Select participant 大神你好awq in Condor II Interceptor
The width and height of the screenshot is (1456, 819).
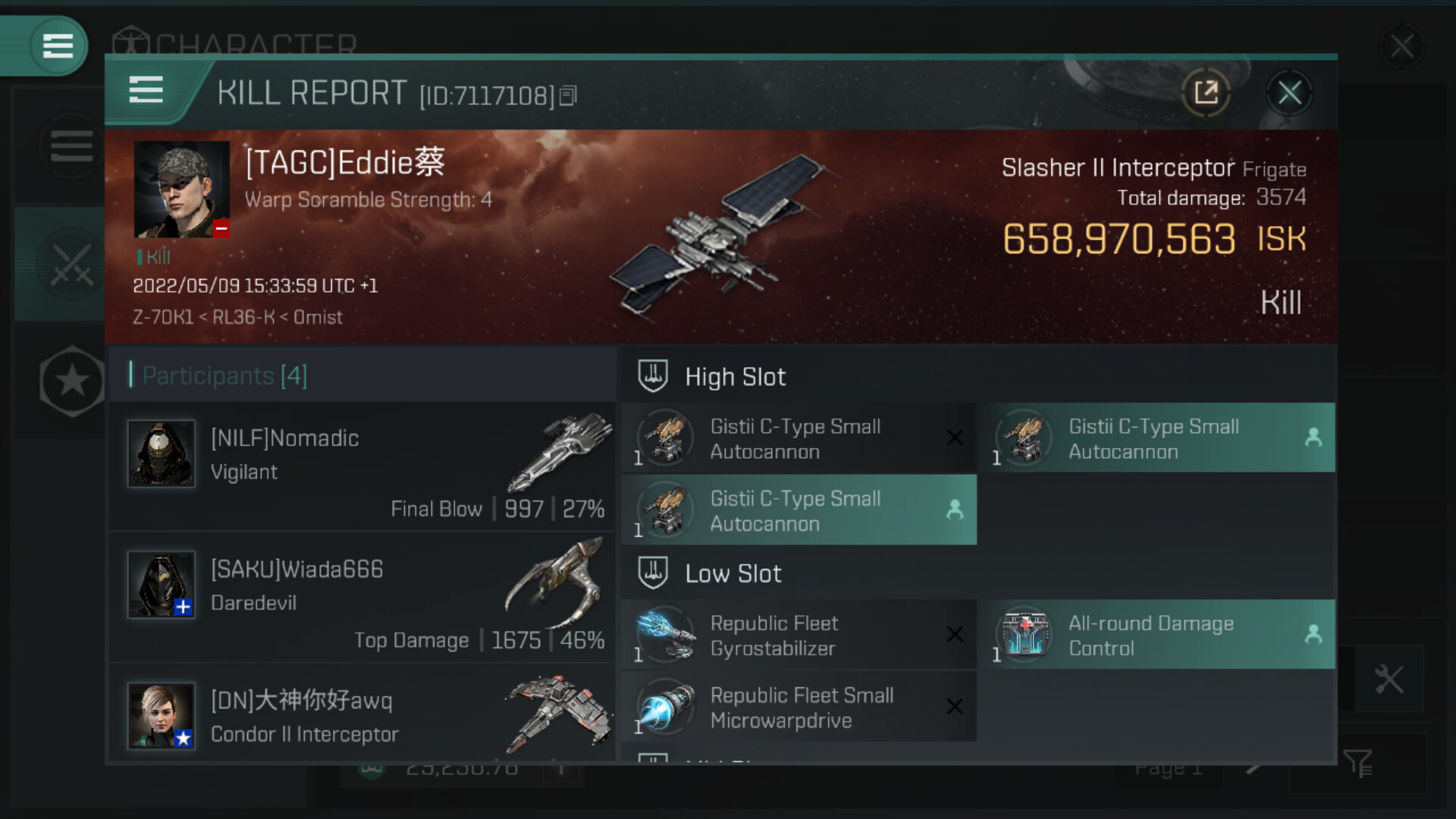[x=362, y=717]
